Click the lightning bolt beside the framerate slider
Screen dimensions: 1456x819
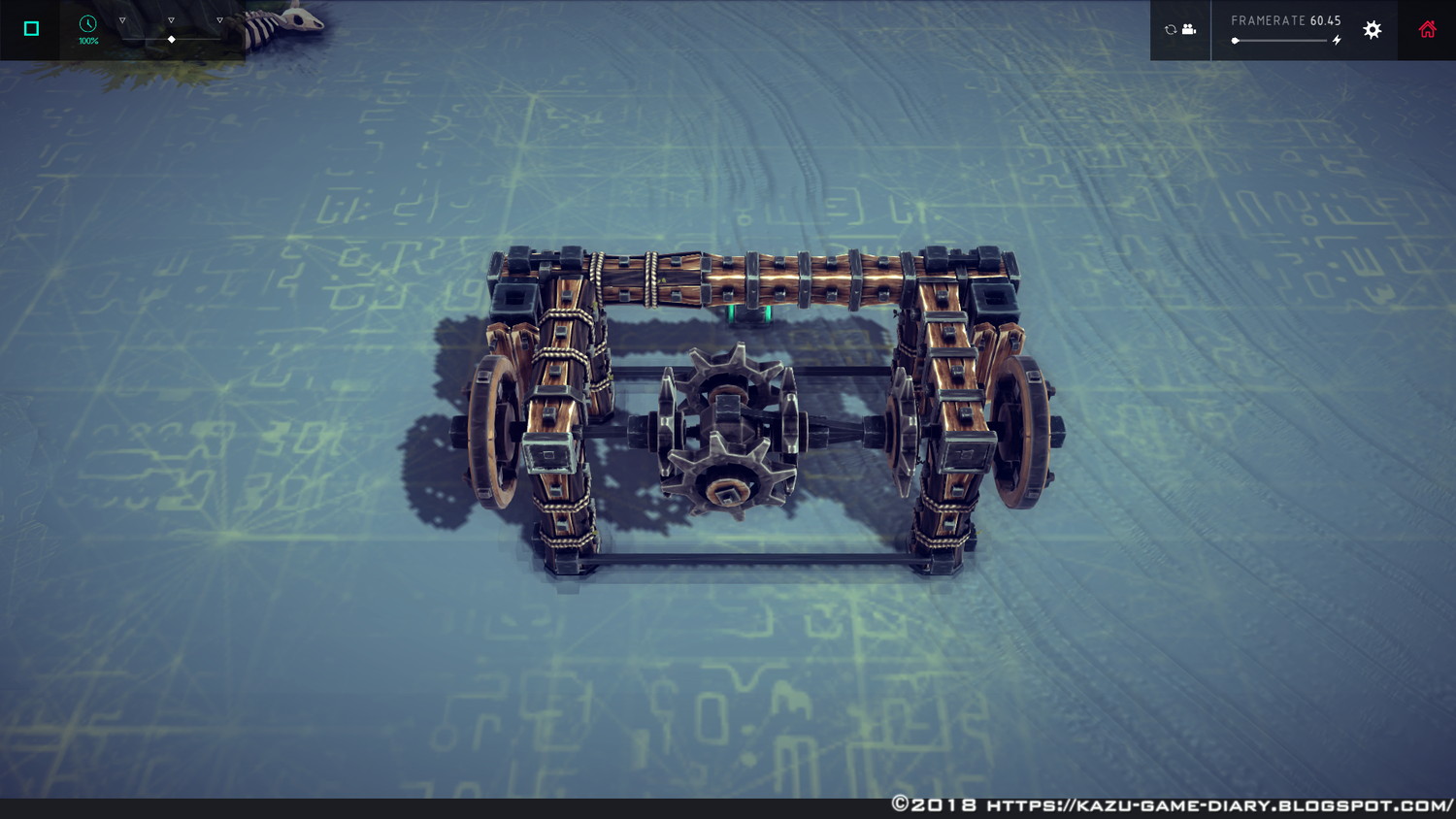1339,41
